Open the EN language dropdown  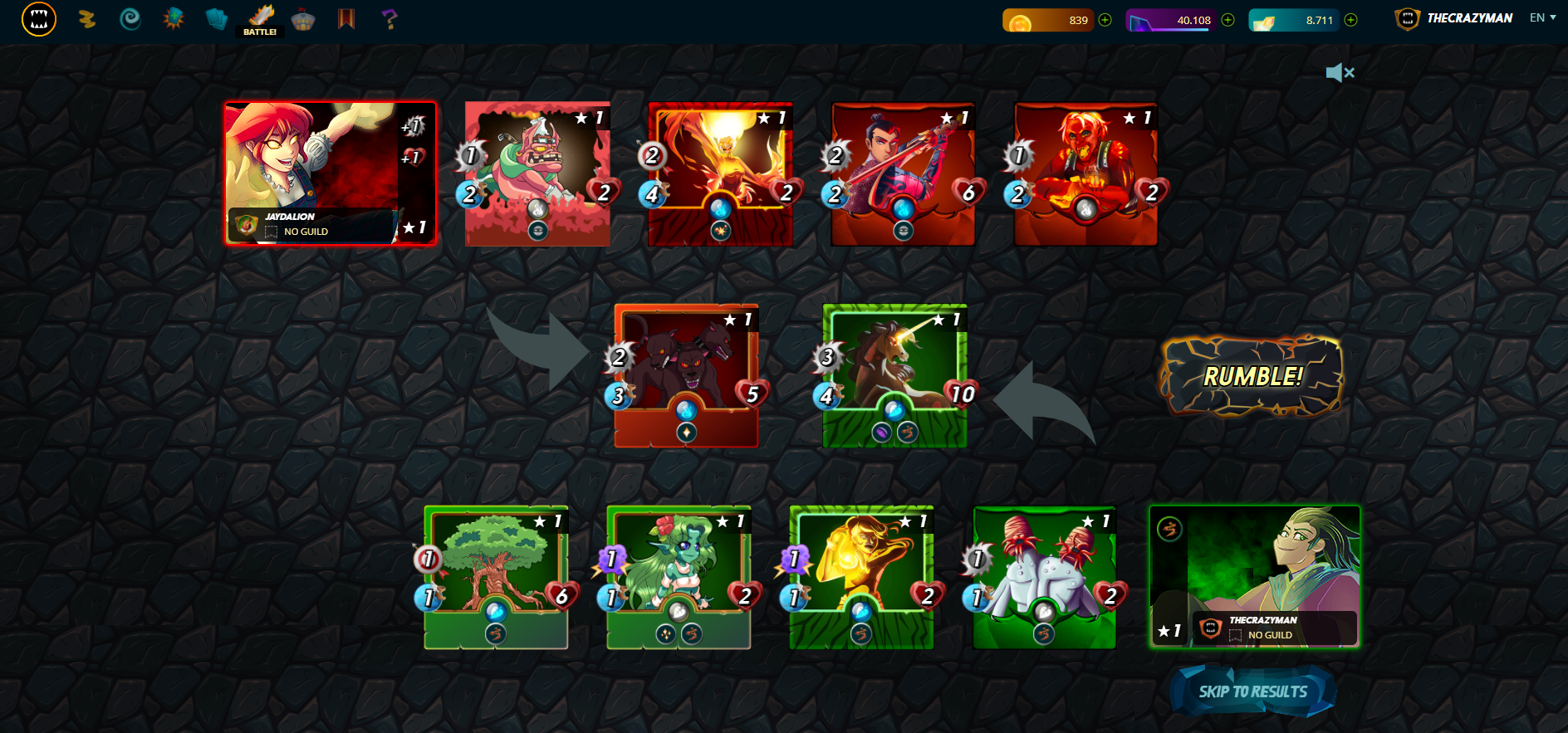[x=1541, y=17]
